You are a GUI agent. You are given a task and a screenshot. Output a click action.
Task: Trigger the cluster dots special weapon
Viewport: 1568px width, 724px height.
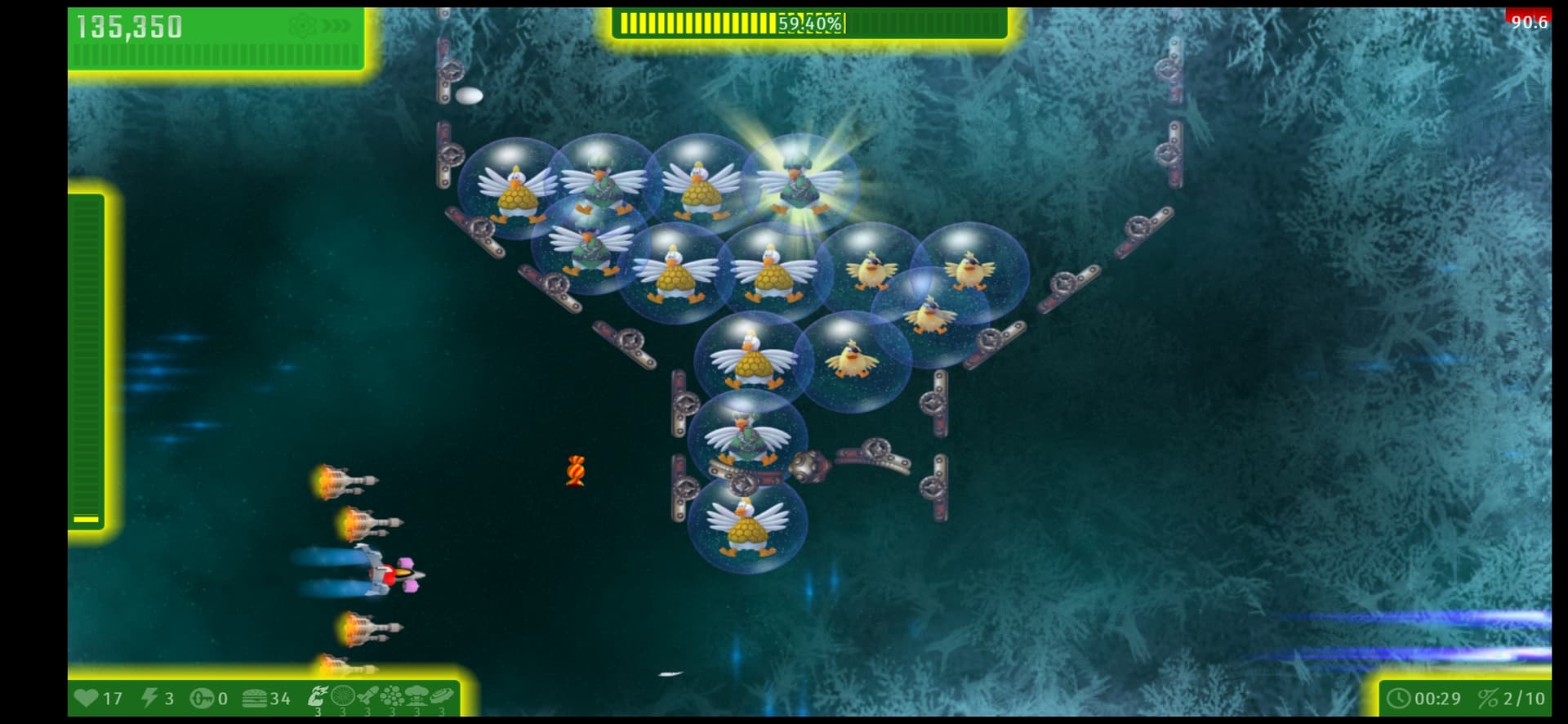(392, 697)
